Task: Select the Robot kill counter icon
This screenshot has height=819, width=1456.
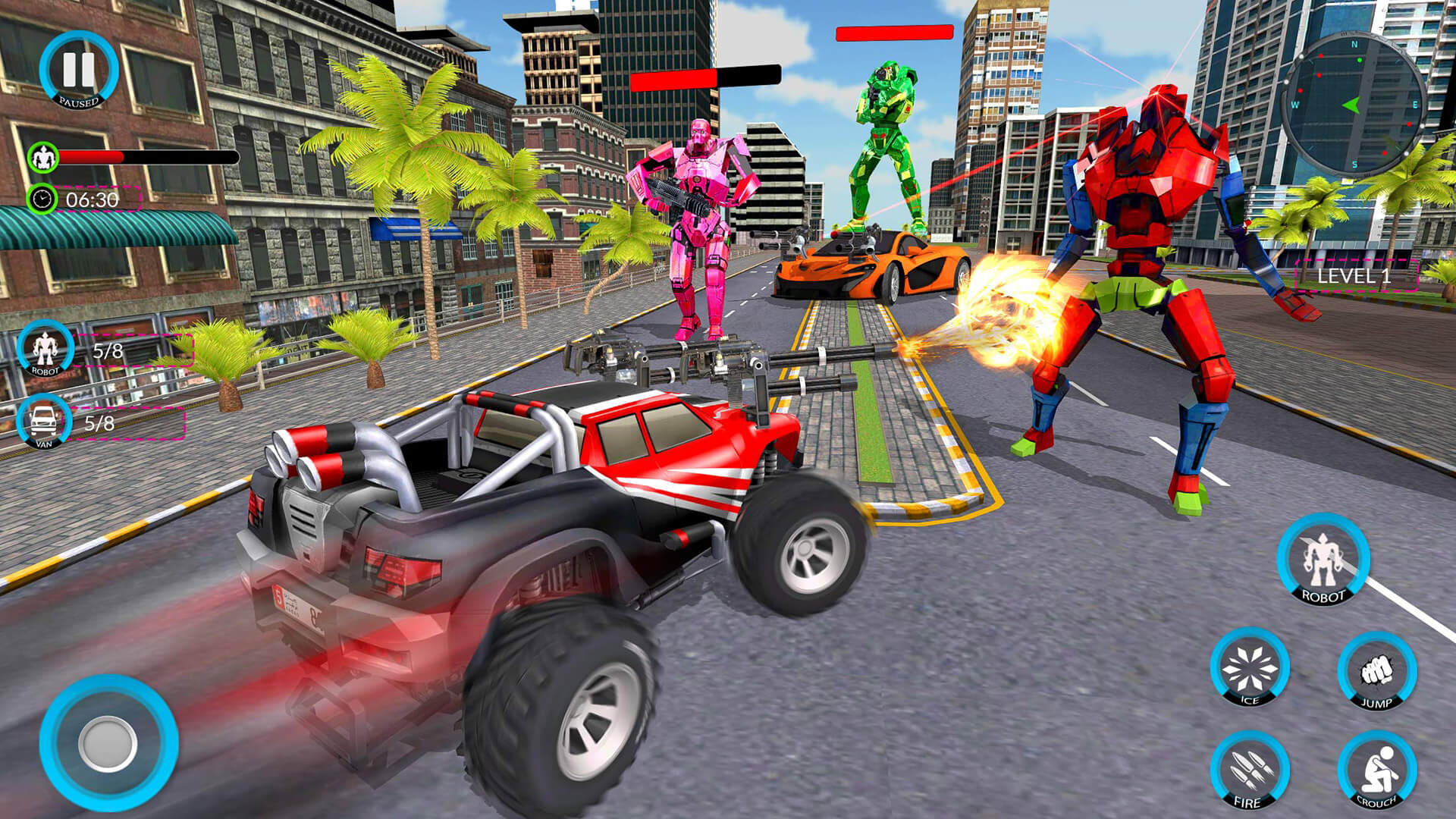Action: (x=45, y=350)
